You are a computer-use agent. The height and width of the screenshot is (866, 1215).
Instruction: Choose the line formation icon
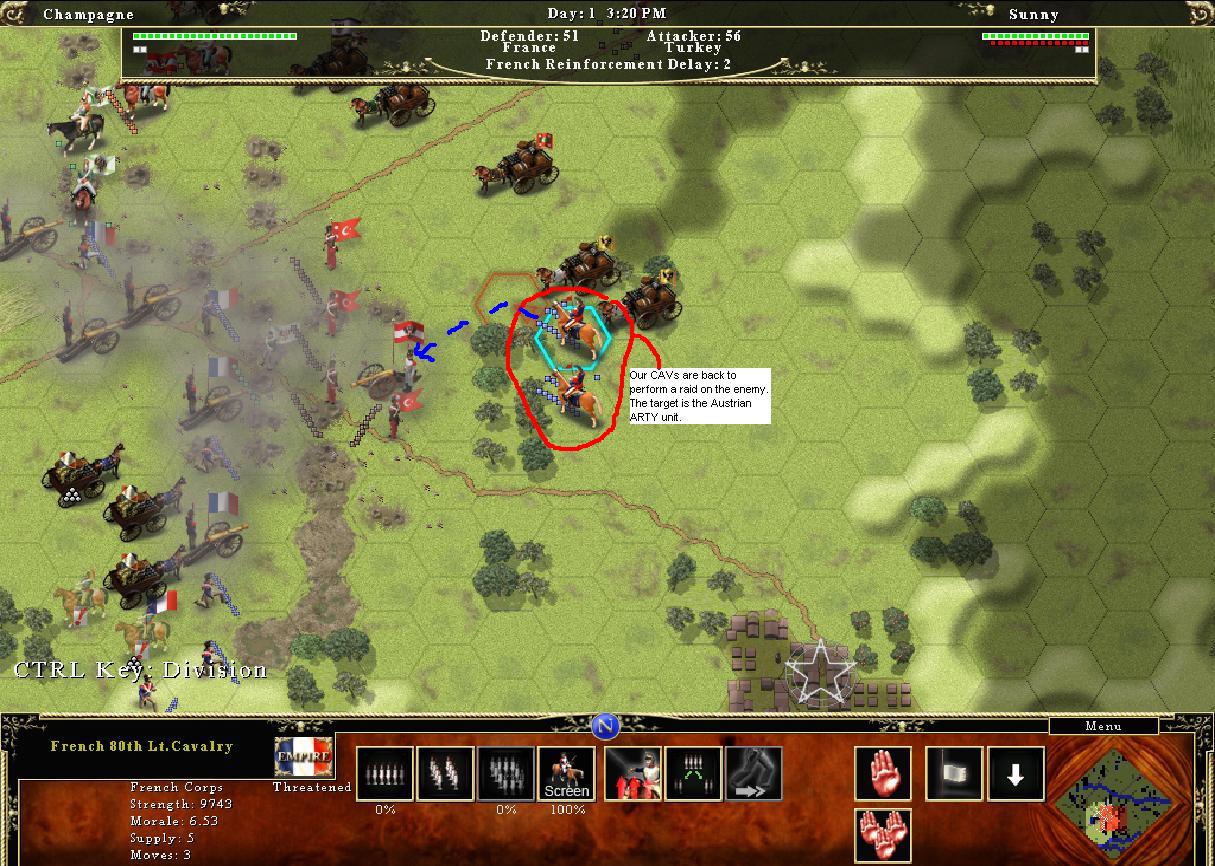point(385,774)
